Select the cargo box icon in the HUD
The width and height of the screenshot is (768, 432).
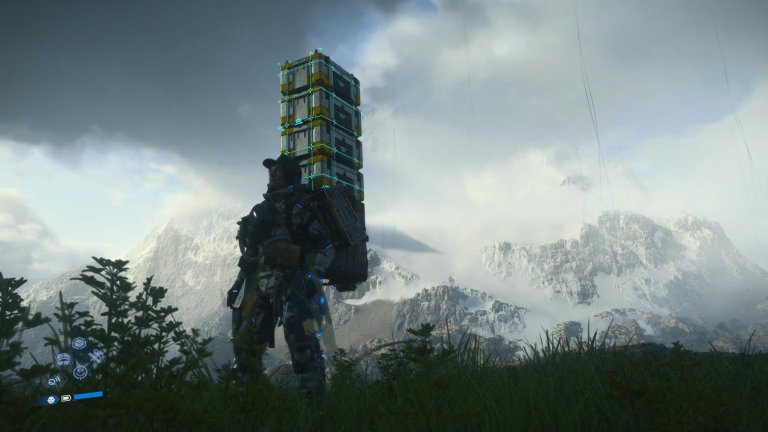[x=79, y=343]
